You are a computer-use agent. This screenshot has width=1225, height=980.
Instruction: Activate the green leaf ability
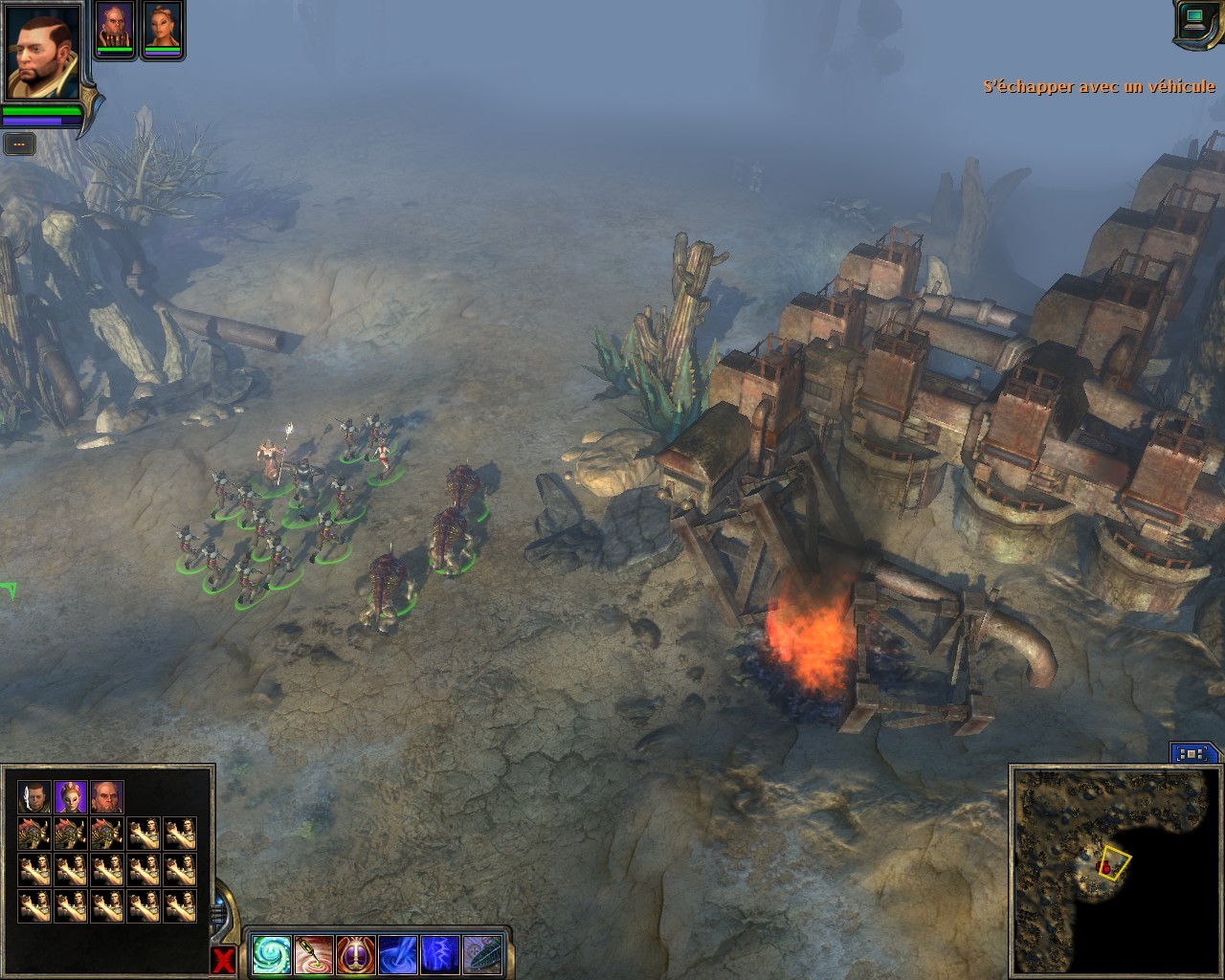pos(482,955)
